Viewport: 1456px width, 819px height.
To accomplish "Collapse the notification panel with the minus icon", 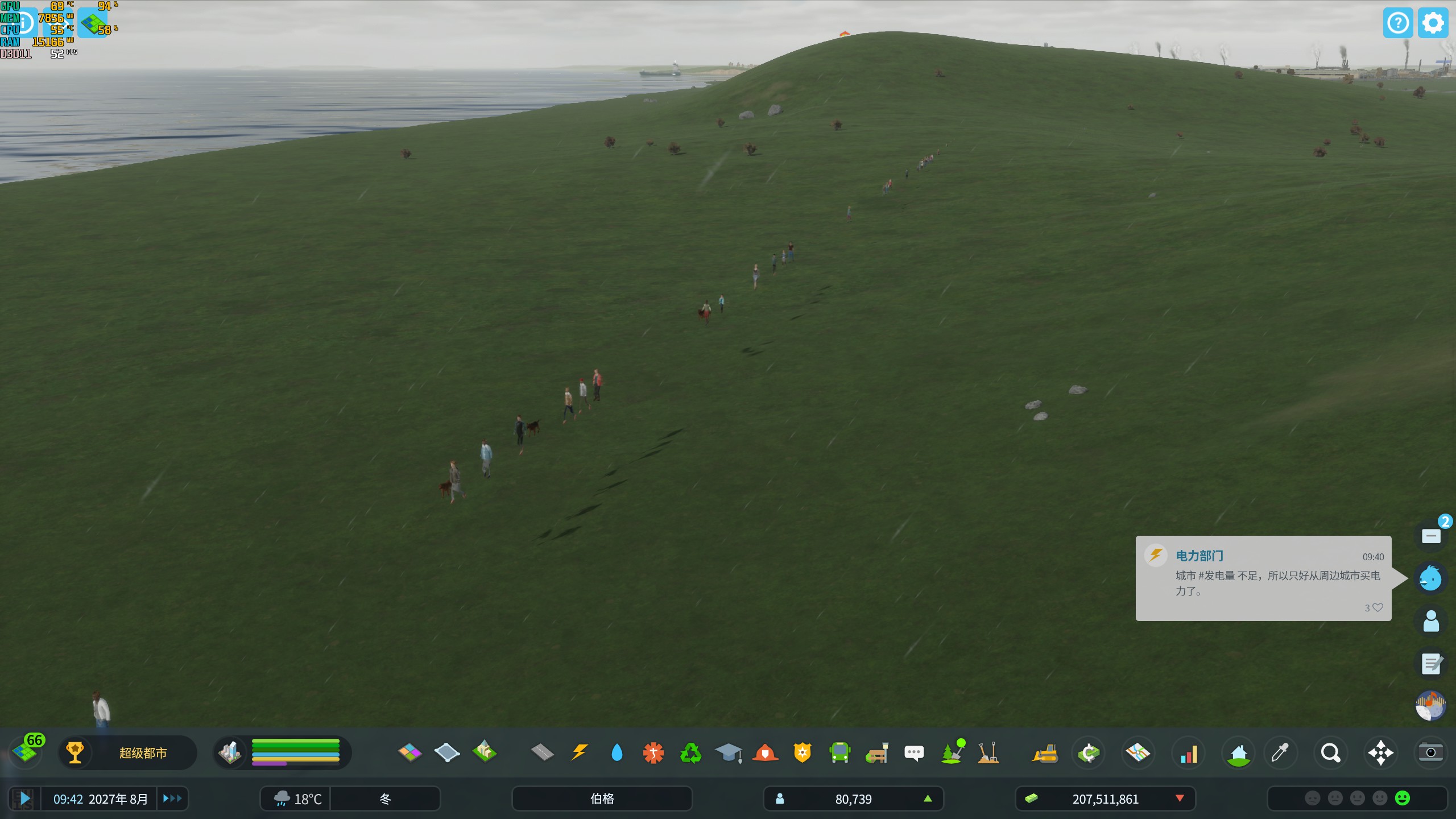I will click(1431, 535).
